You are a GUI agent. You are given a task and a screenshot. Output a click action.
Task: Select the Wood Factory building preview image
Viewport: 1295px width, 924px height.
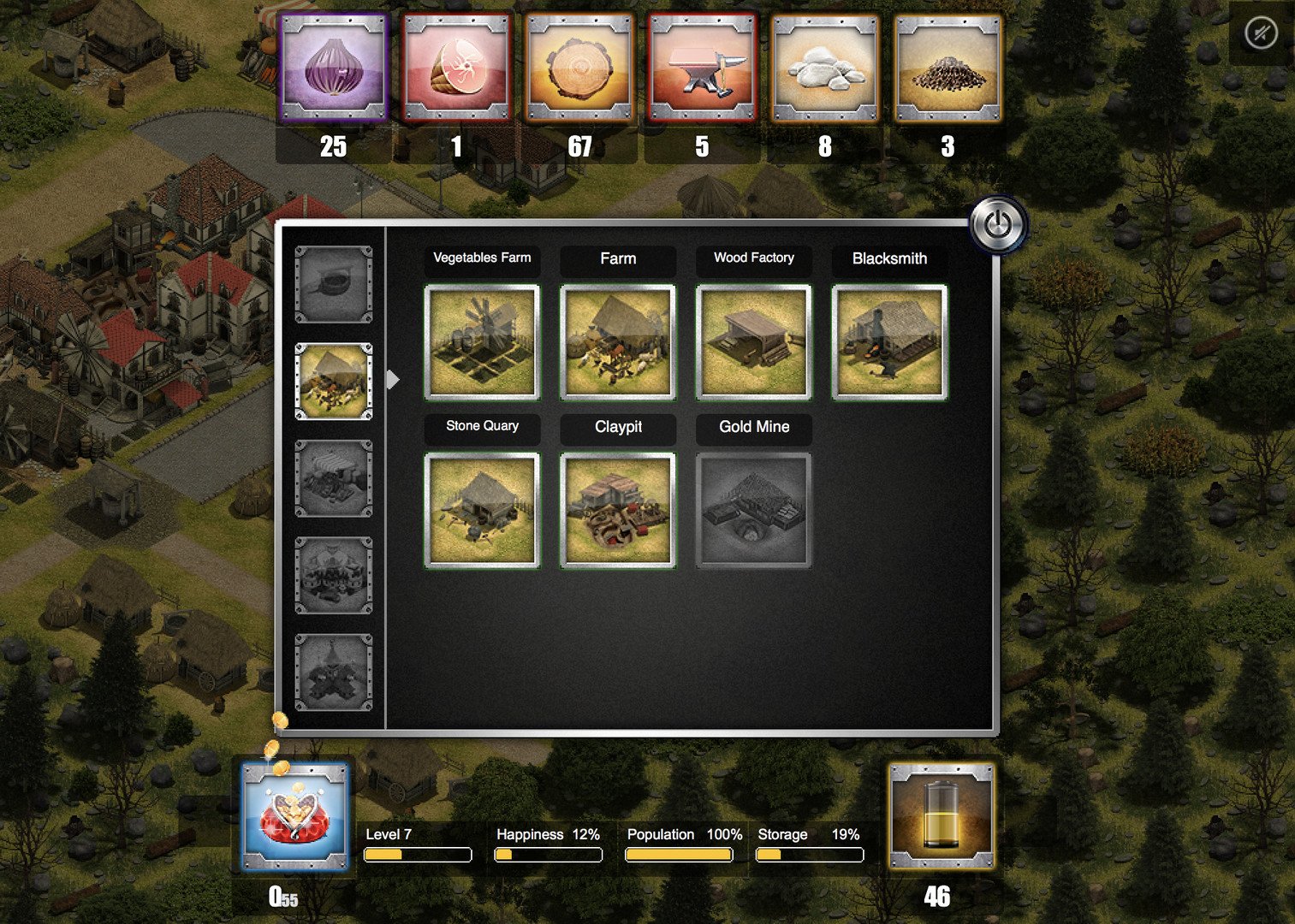[x=753, y=341]
